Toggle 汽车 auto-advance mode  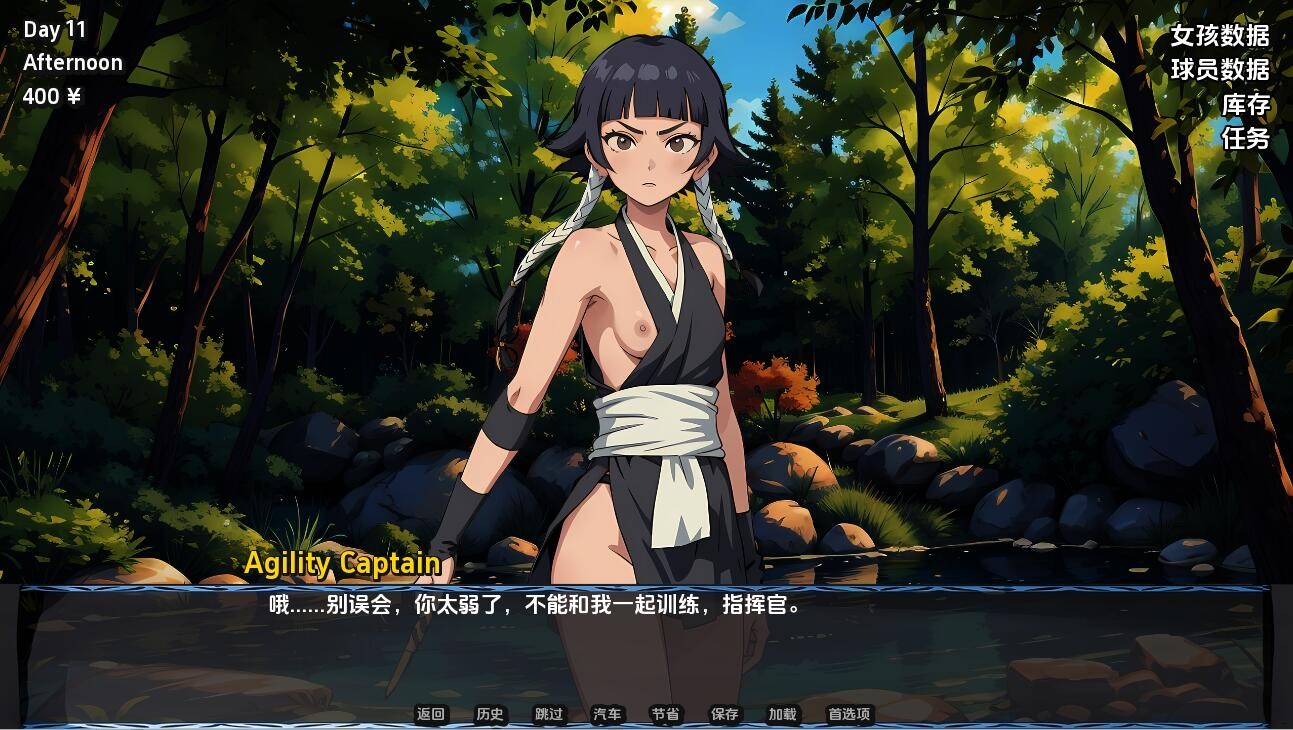pos(607,714)
